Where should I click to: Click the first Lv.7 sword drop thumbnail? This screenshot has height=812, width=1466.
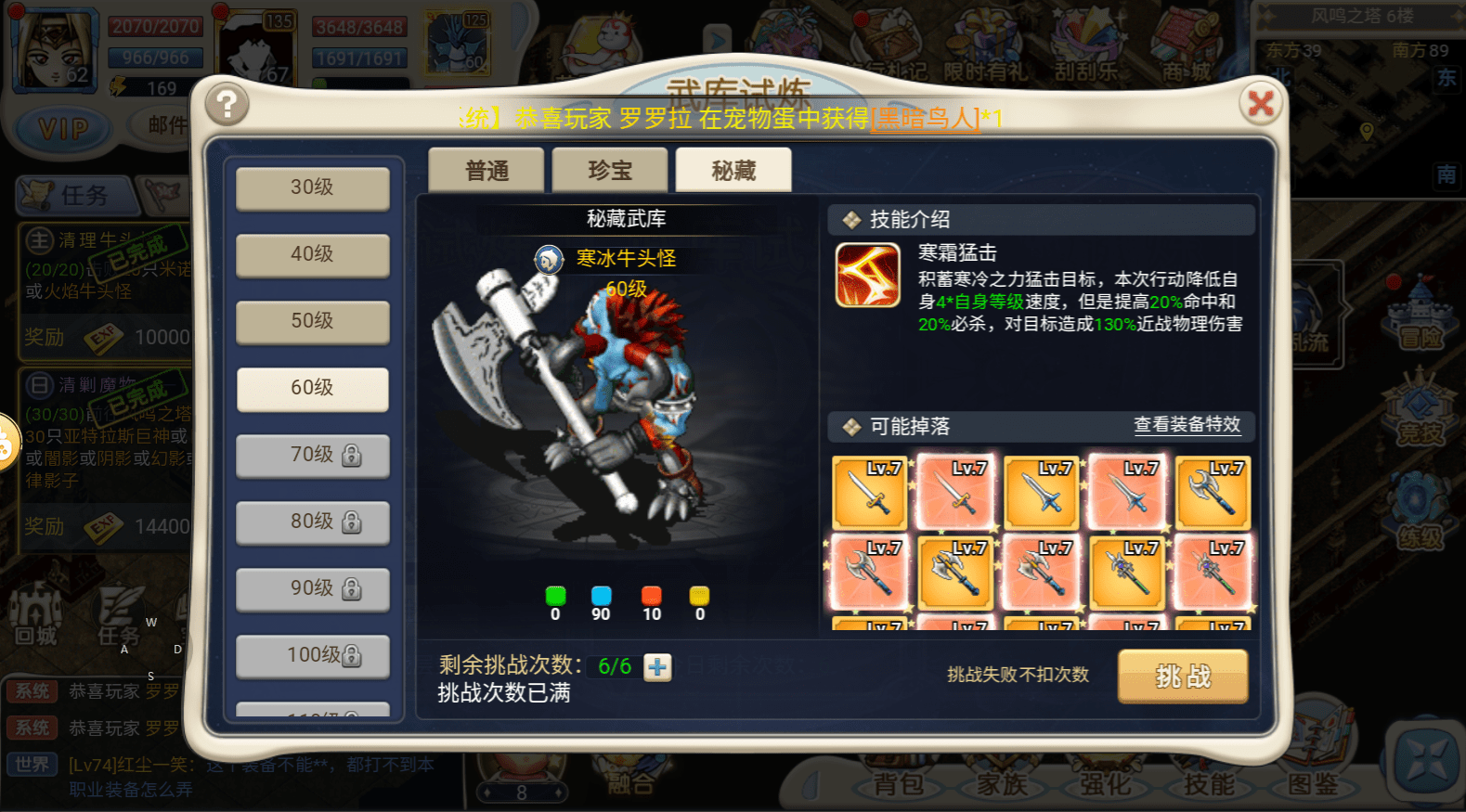(x=870, y=493)
